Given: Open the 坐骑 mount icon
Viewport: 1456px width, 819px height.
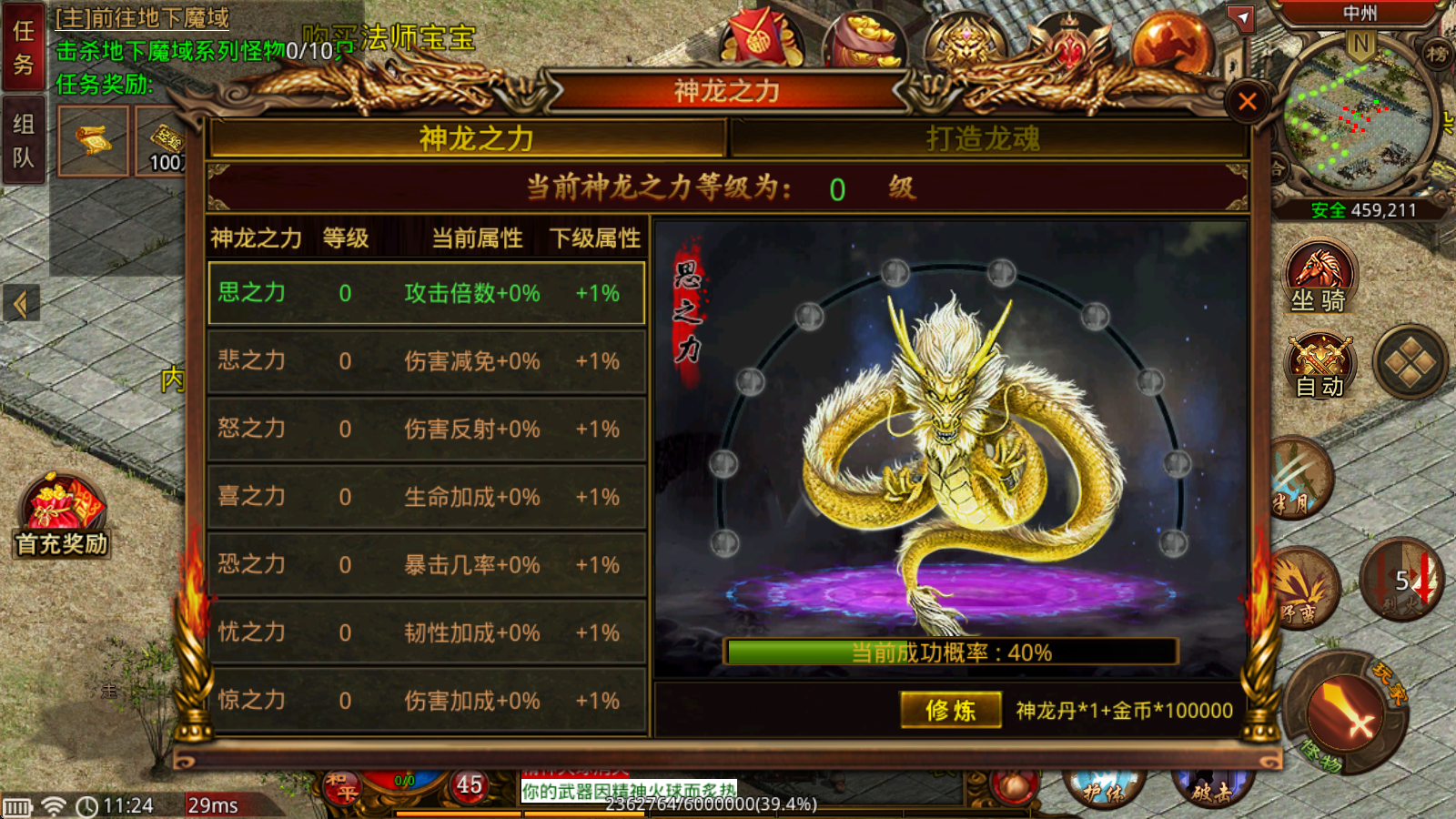Looking at the screenshot, I should [1319, 278].
